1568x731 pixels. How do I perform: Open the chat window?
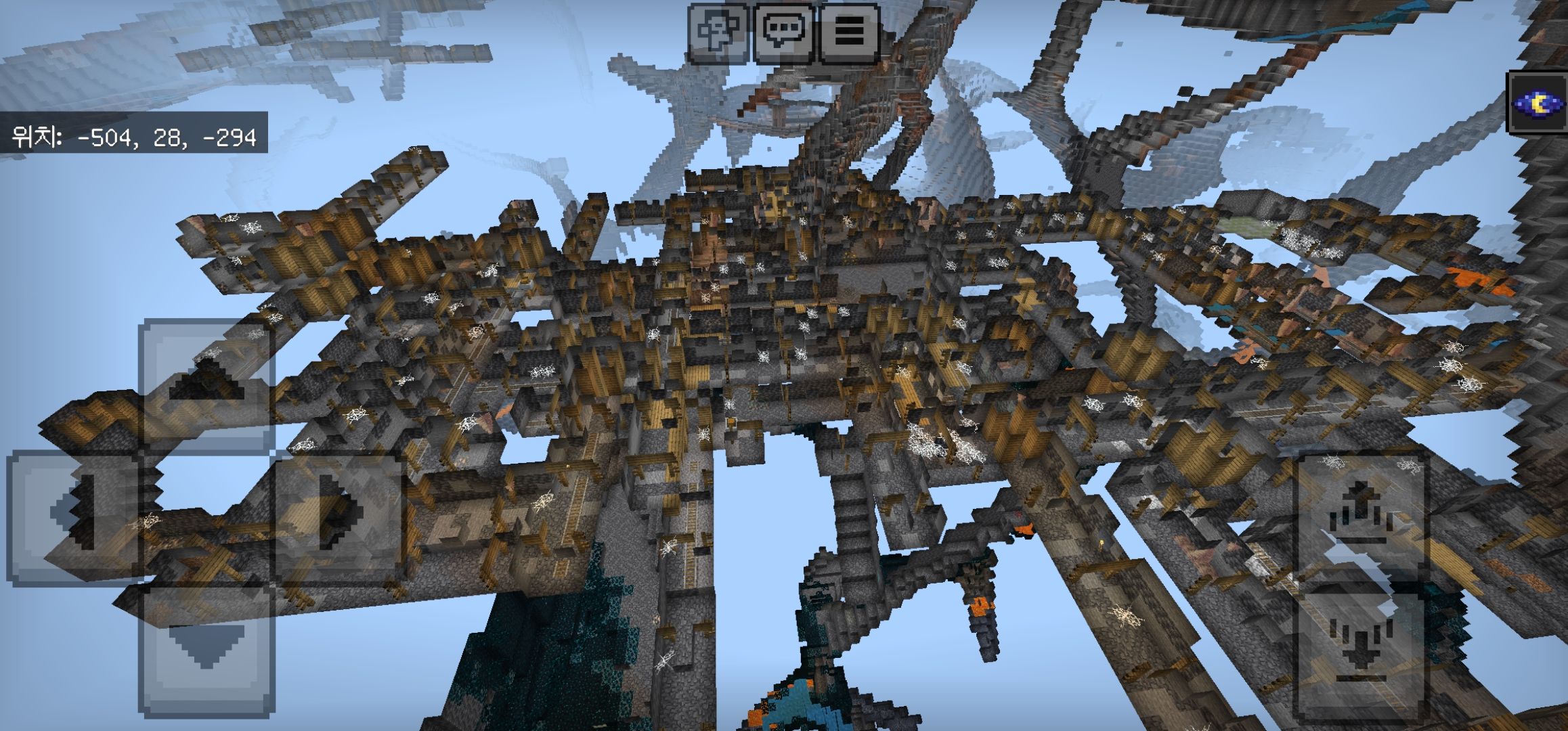[x=784, y=30]
